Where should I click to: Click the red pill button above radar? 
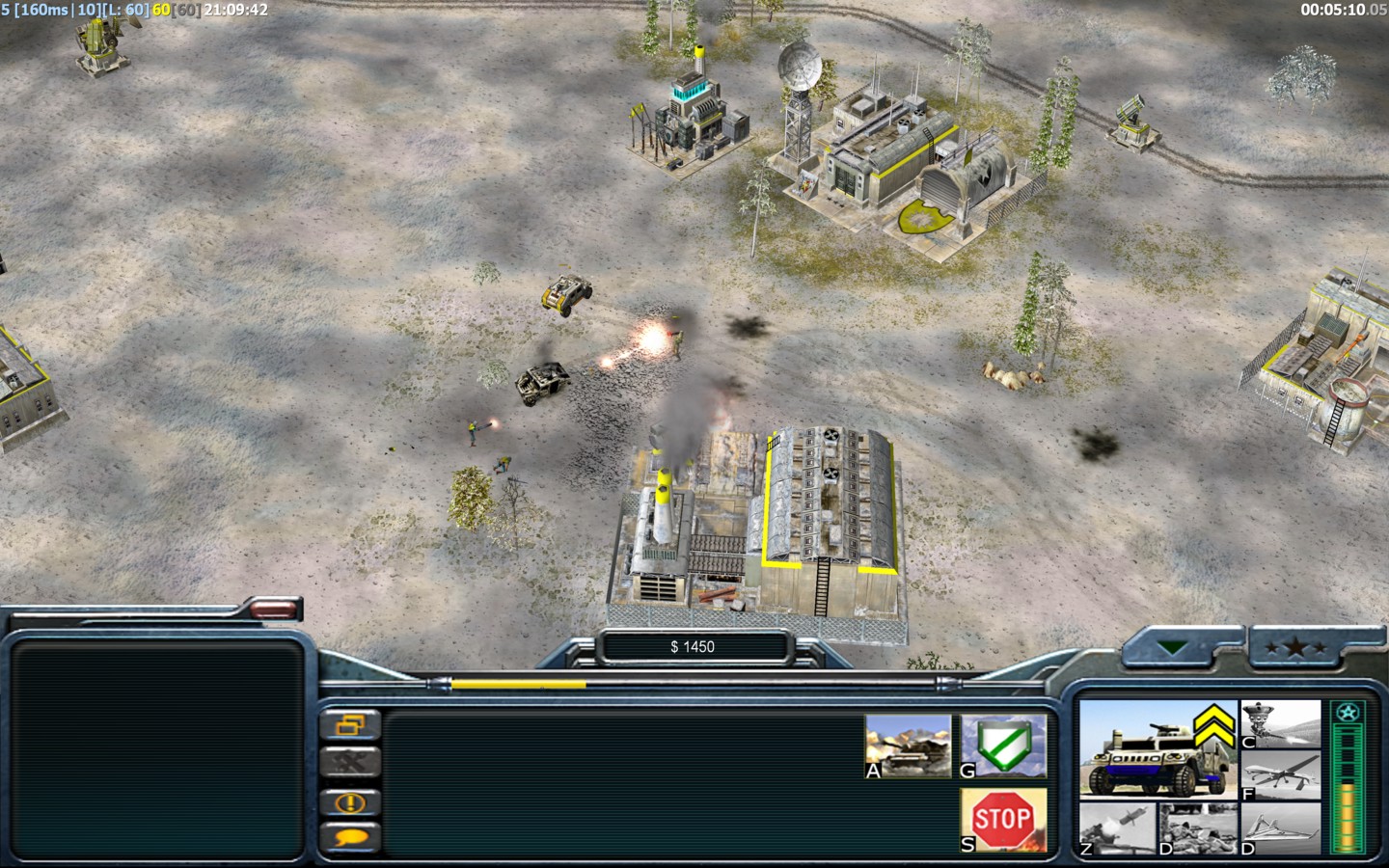coord(274,609)
